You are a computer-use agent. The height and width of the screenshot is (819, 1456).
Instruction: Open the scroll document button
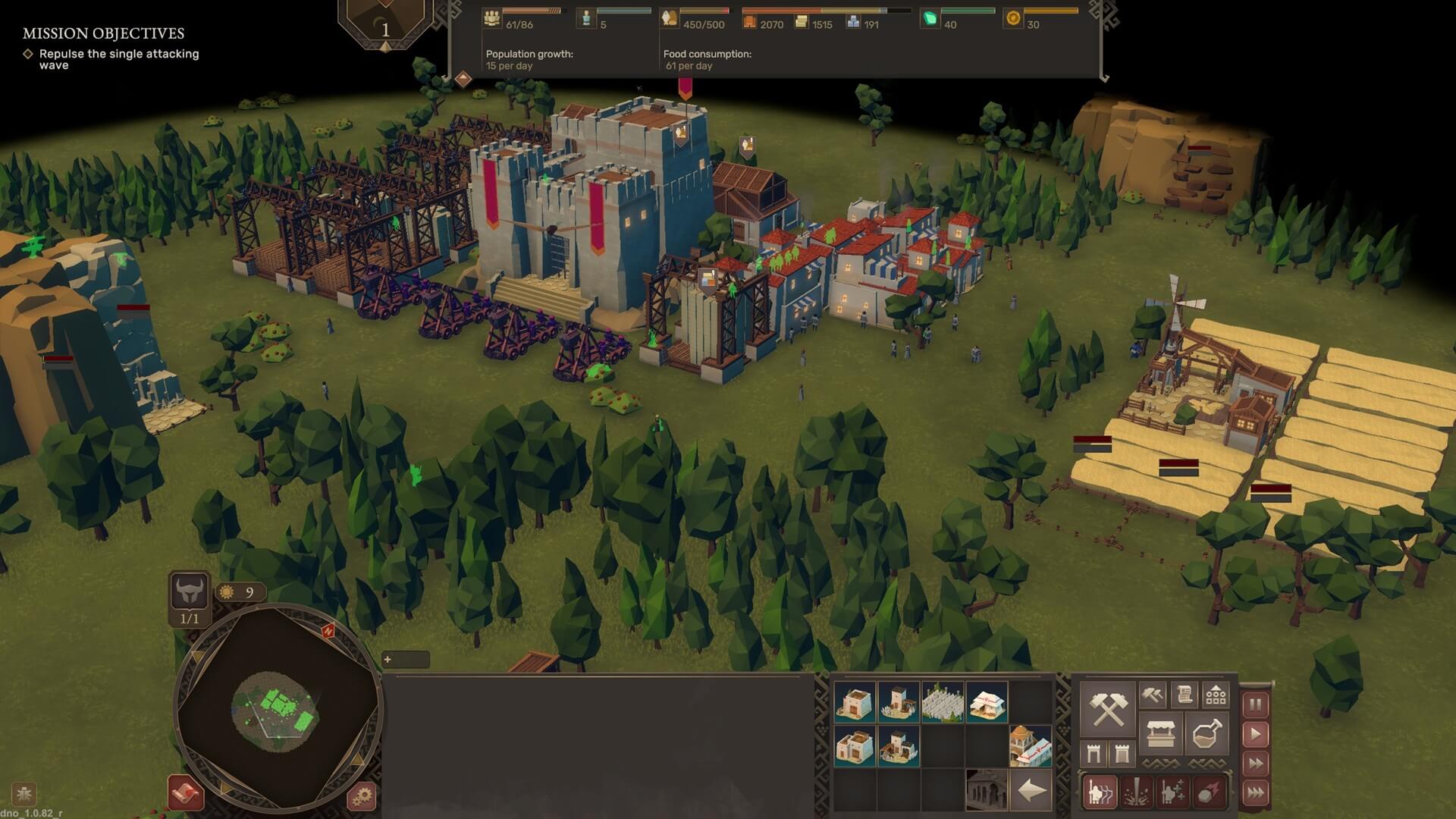(x=1184, y=694)
